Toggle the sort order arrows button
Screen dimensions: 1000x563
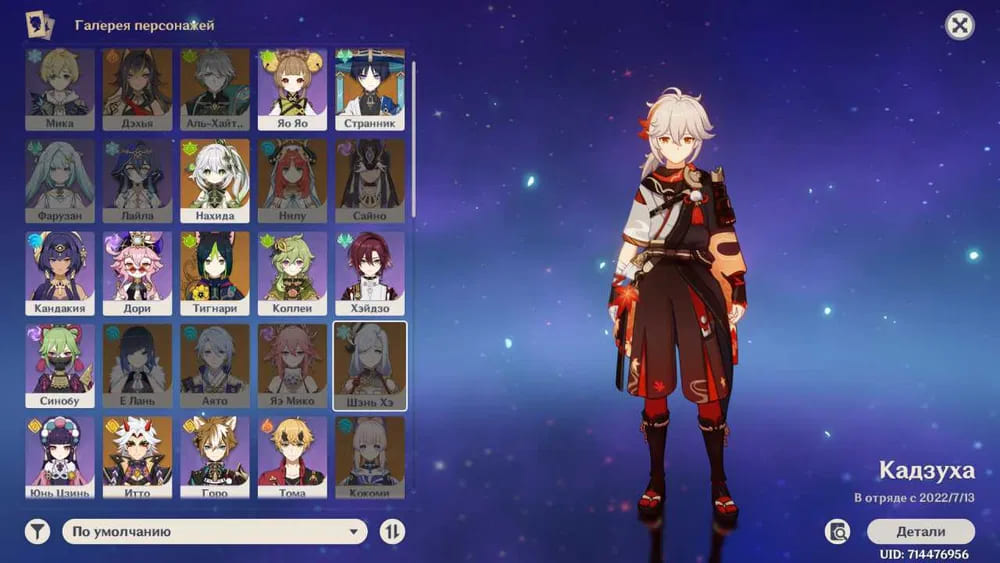click(393, 532)
